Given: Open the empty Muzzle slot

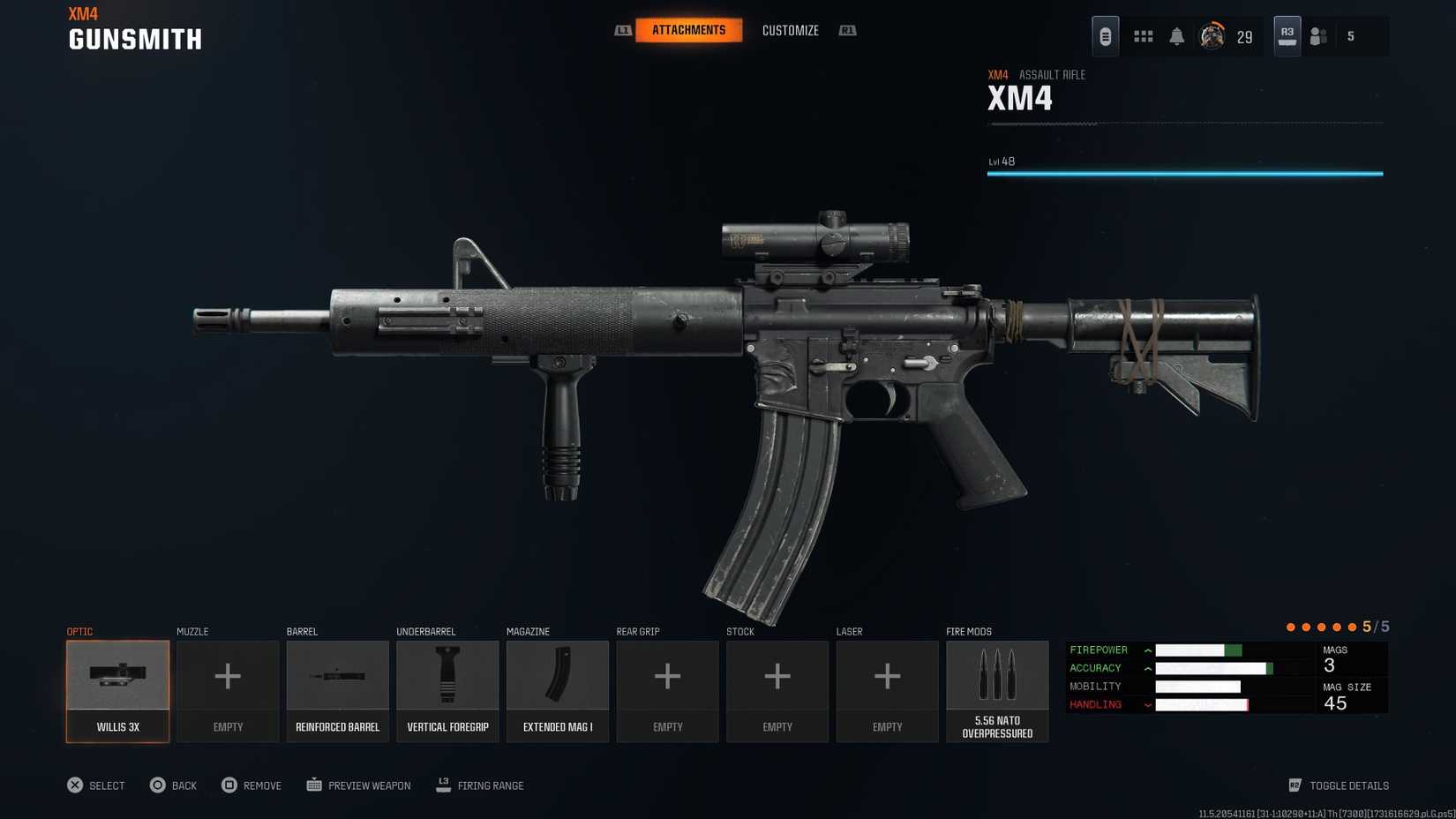Looking at the screenshot, I should click(228, 691).
